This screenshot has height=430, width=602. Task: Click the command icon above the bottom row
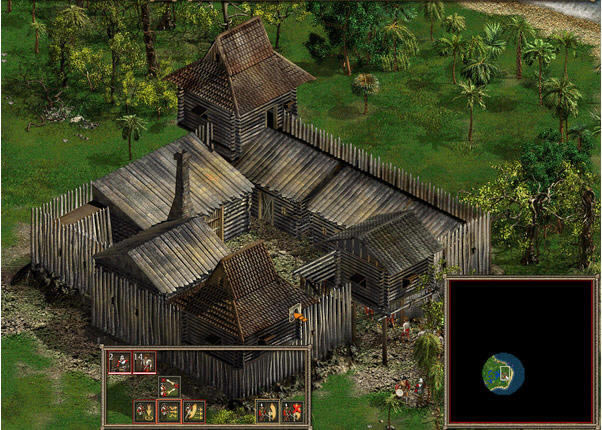[x=170, y=387]
